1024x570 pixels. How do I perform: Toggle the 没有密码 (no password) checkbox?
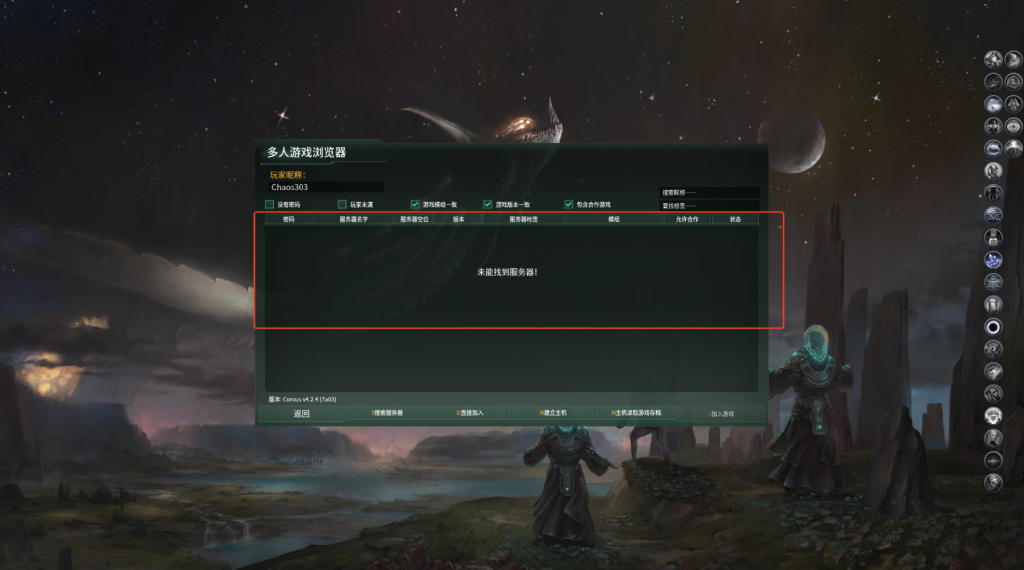pos(270,204)
